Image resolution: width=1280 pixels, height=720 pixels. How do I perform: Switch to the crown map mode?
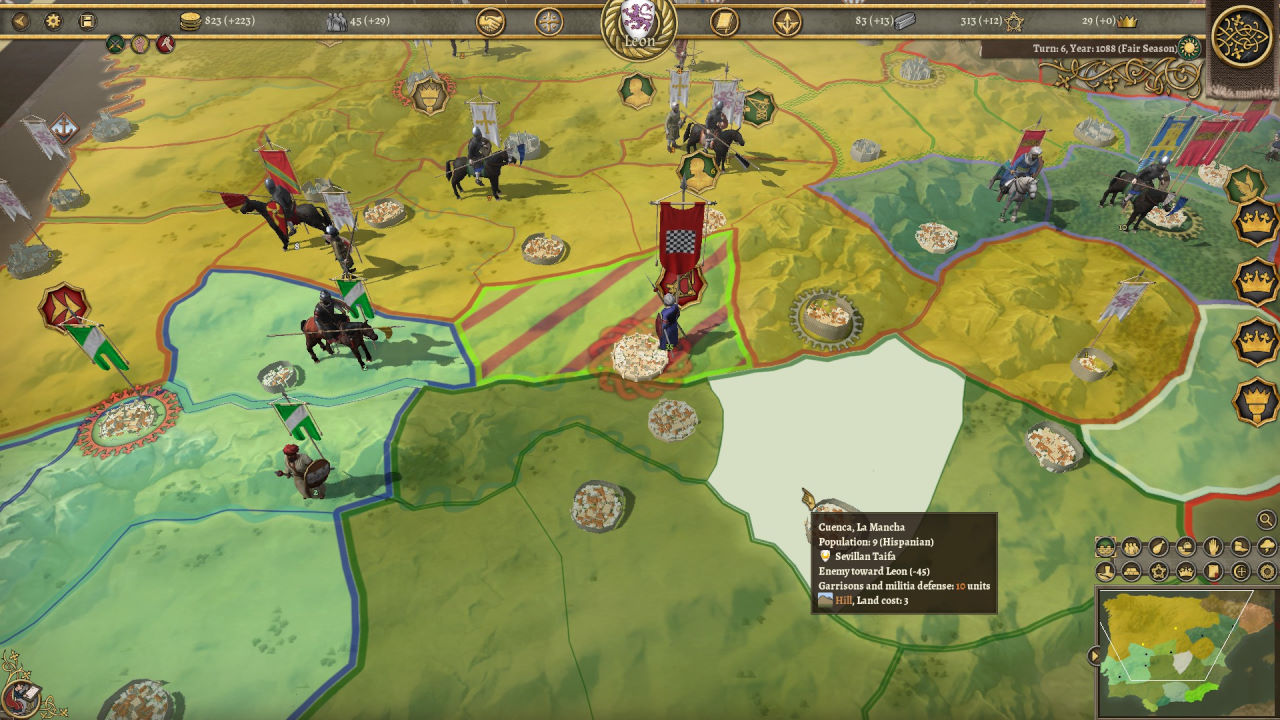pos(1186,572)
